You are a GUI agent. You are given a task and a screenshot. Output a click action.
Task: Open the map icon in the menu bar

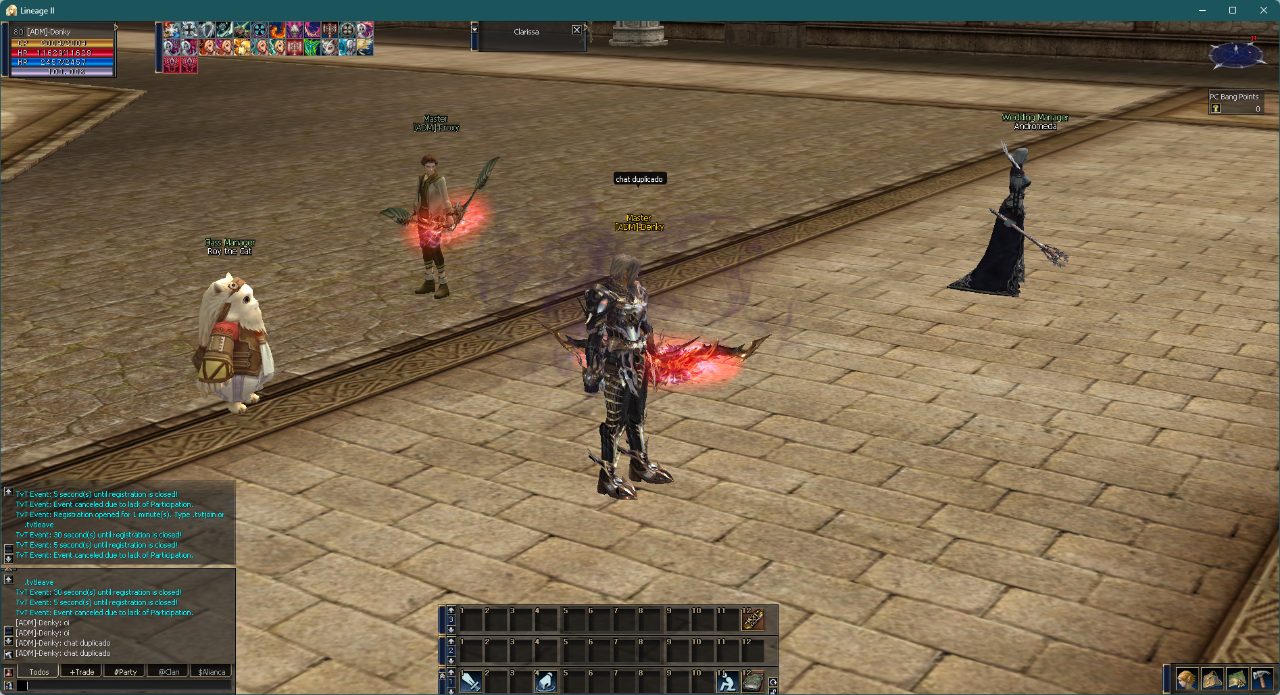tap(1237, 679)
